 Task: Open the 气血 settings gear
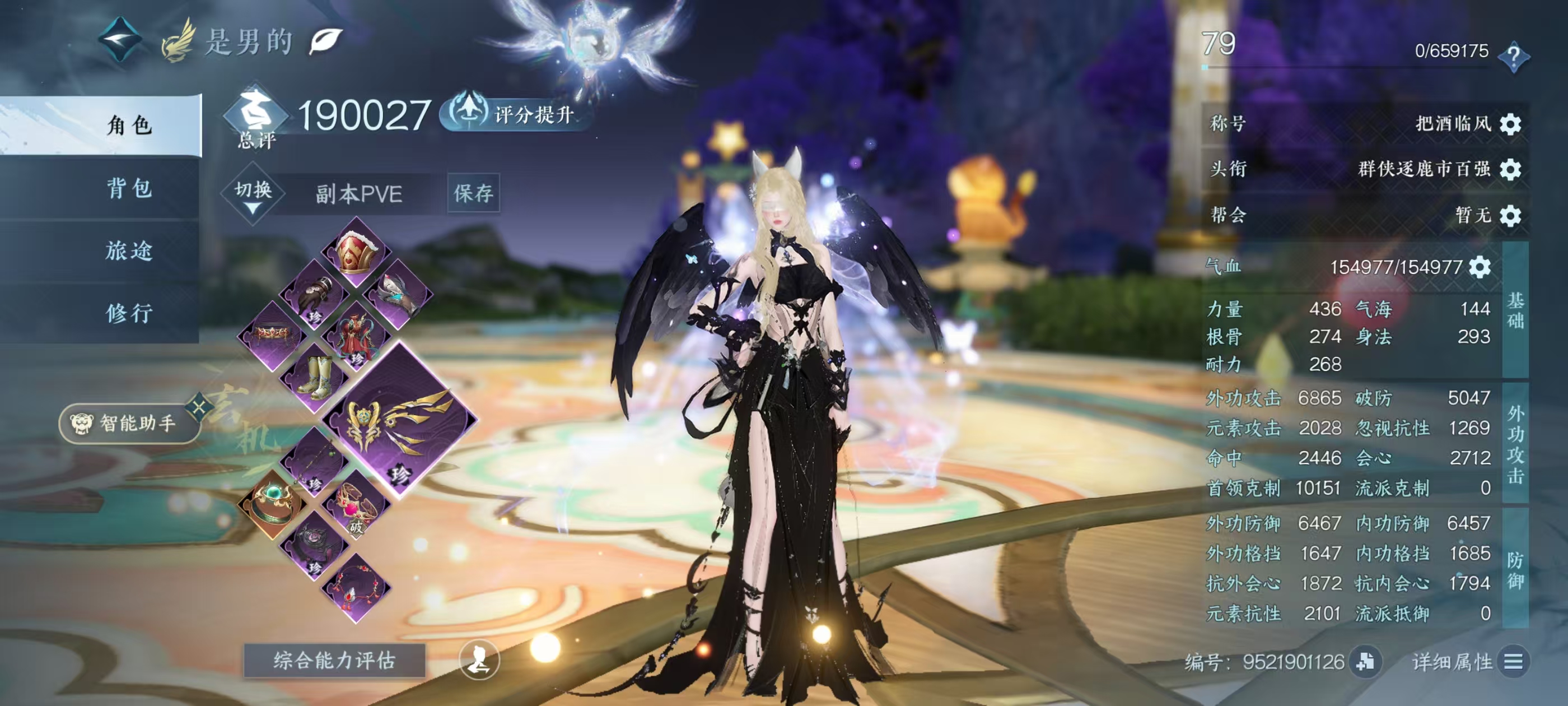[x=1480, y=267]
